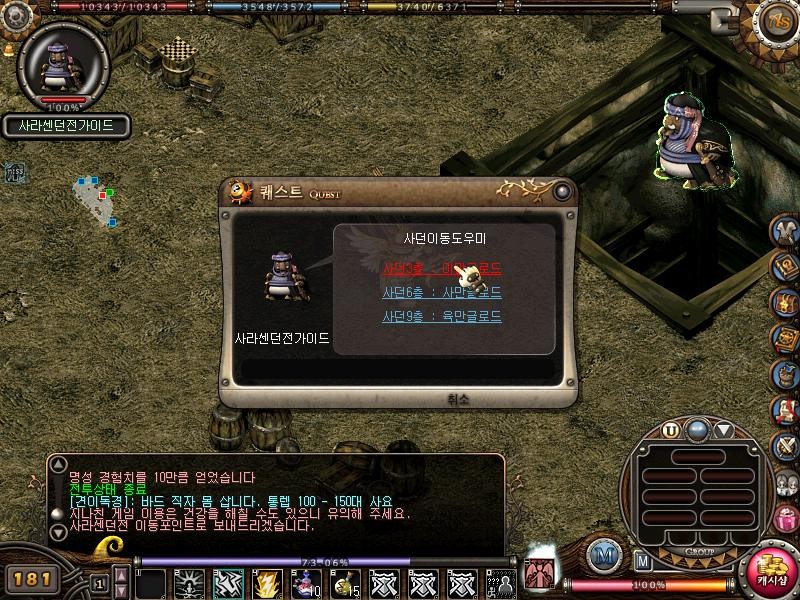This screenshot has width=800, height=600.
Task: Choose the 사던3층 dungeon floor option
Action: point(441,269)
